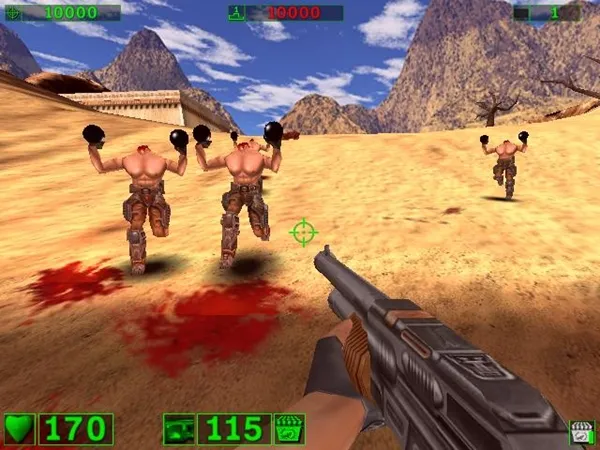Screen dimensions: 600x450
Task: Click the icon beside the red 10000
Action: [x=237, y=13]
